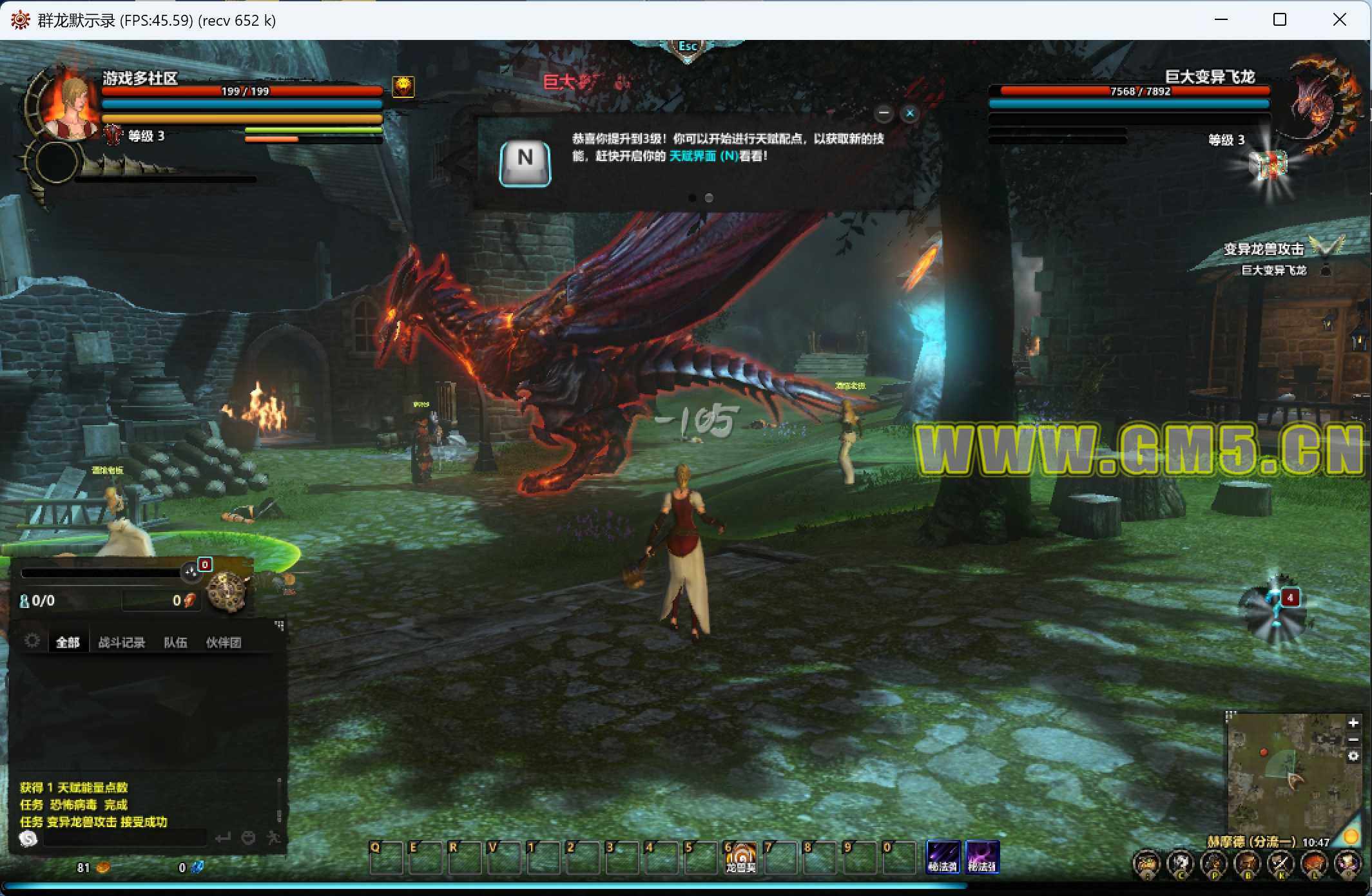Switch to the 队伍 chat tab
Viewport: 1372px width, 896px height.
[175, 642]
